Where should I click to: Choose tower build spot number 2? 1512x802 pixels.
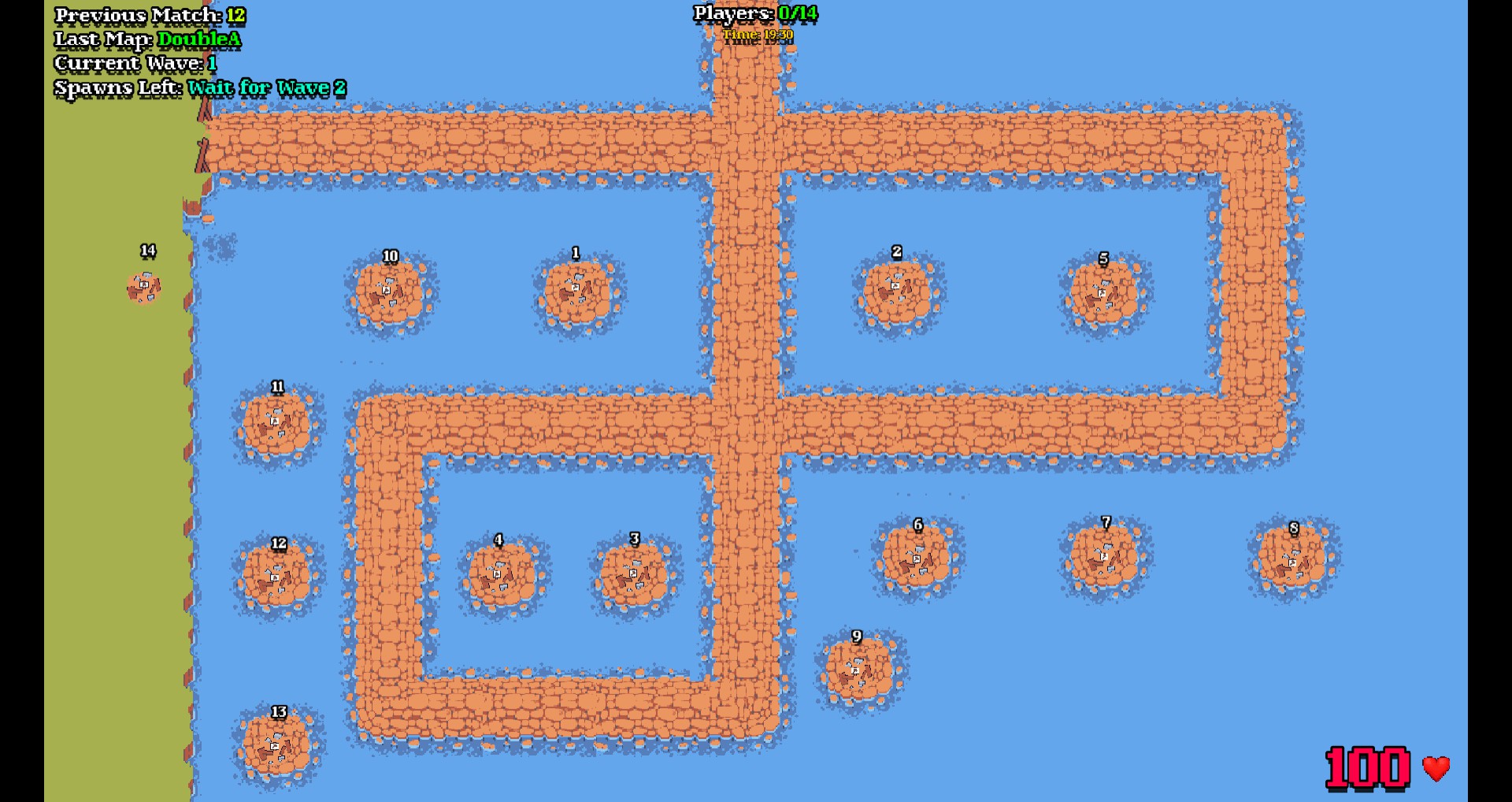click(x=898, y=291)
